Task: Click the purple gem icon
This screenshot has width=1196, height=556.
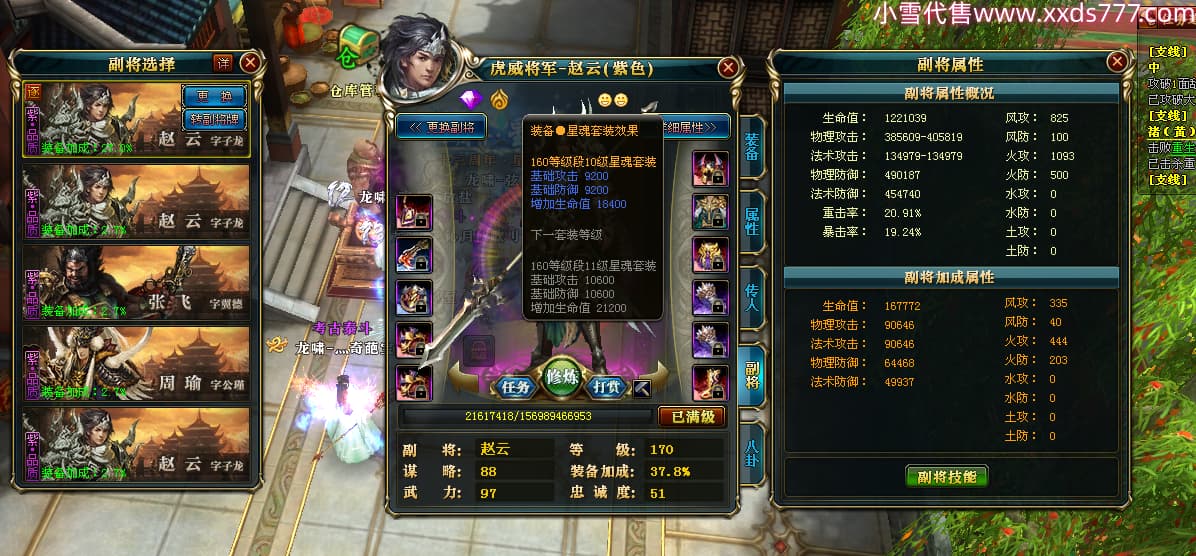Action: [x=470, y=100]
